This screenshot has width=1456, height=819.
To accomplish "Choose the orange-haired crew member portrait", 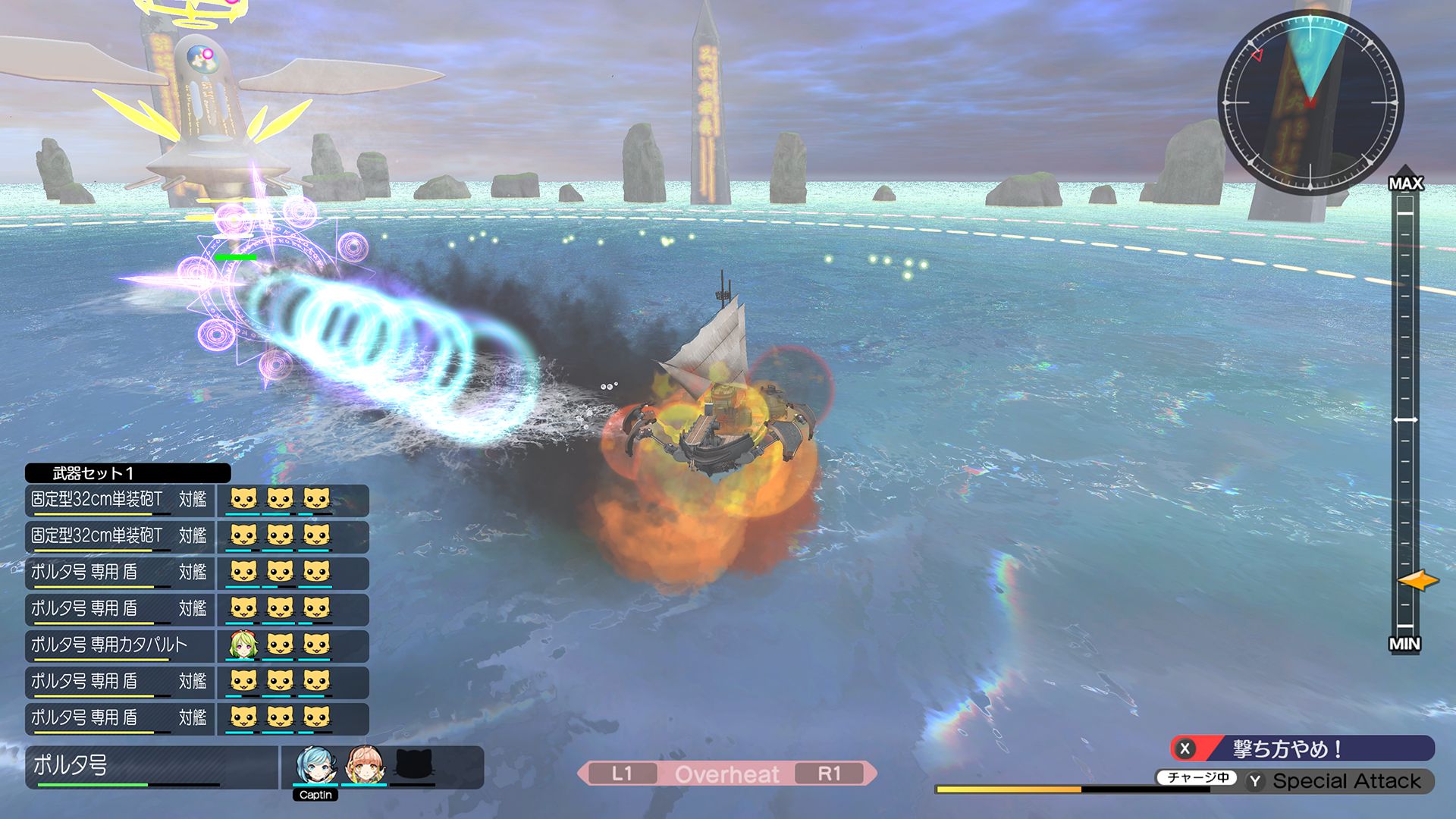I will [365, 765].
